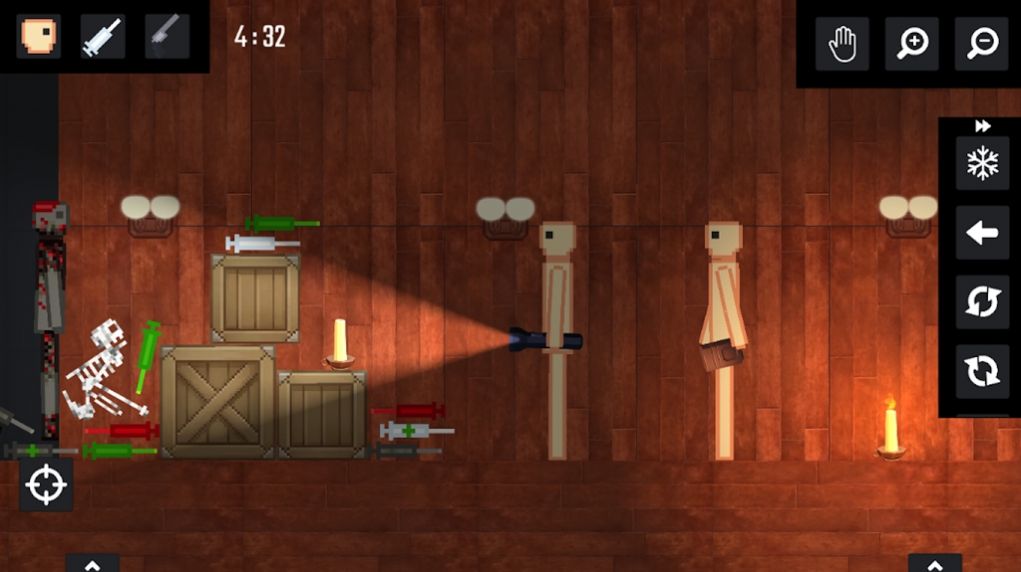Choose the grey firearm category
This screenshot has width=1021, height=572.
(166, 36)
